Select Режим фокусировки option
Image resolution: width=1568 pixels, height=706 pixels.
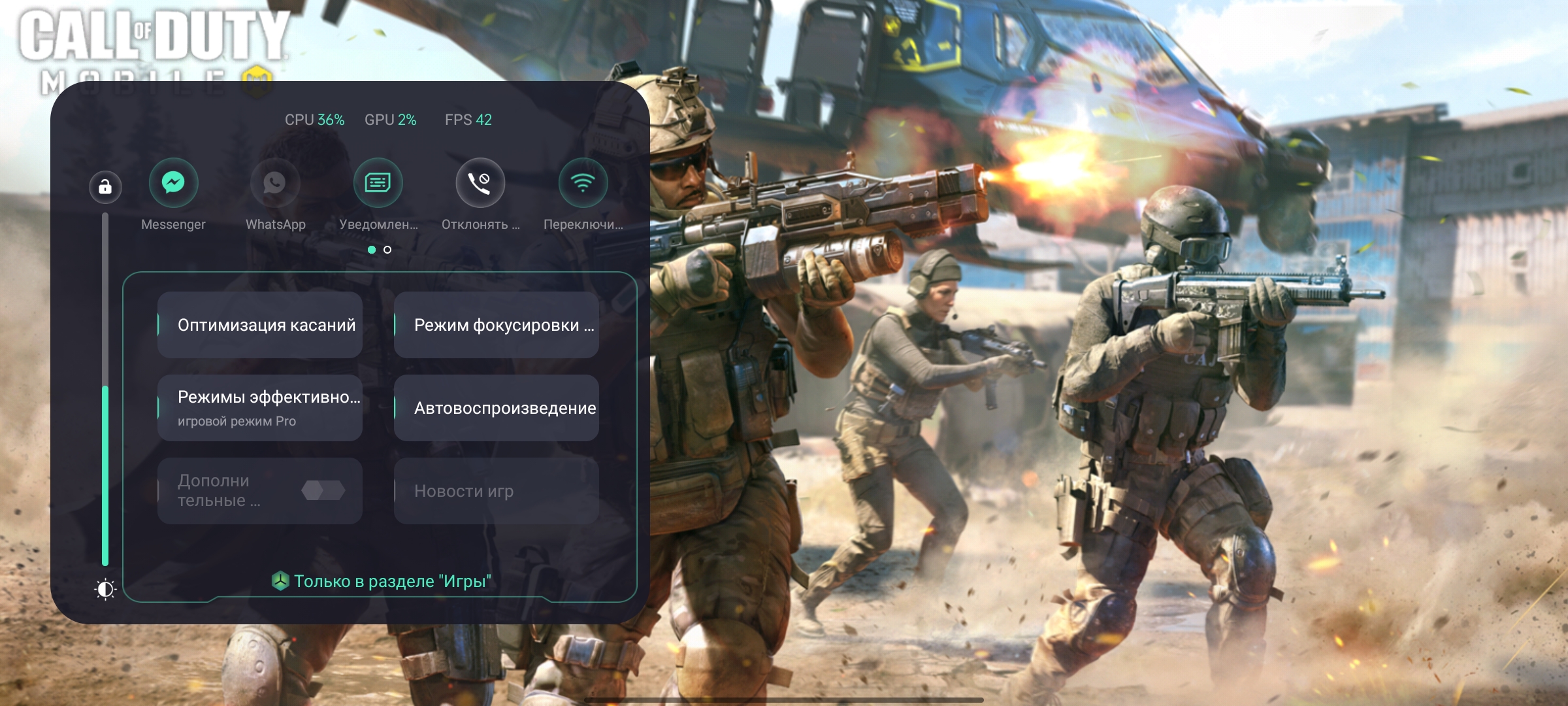497,325
